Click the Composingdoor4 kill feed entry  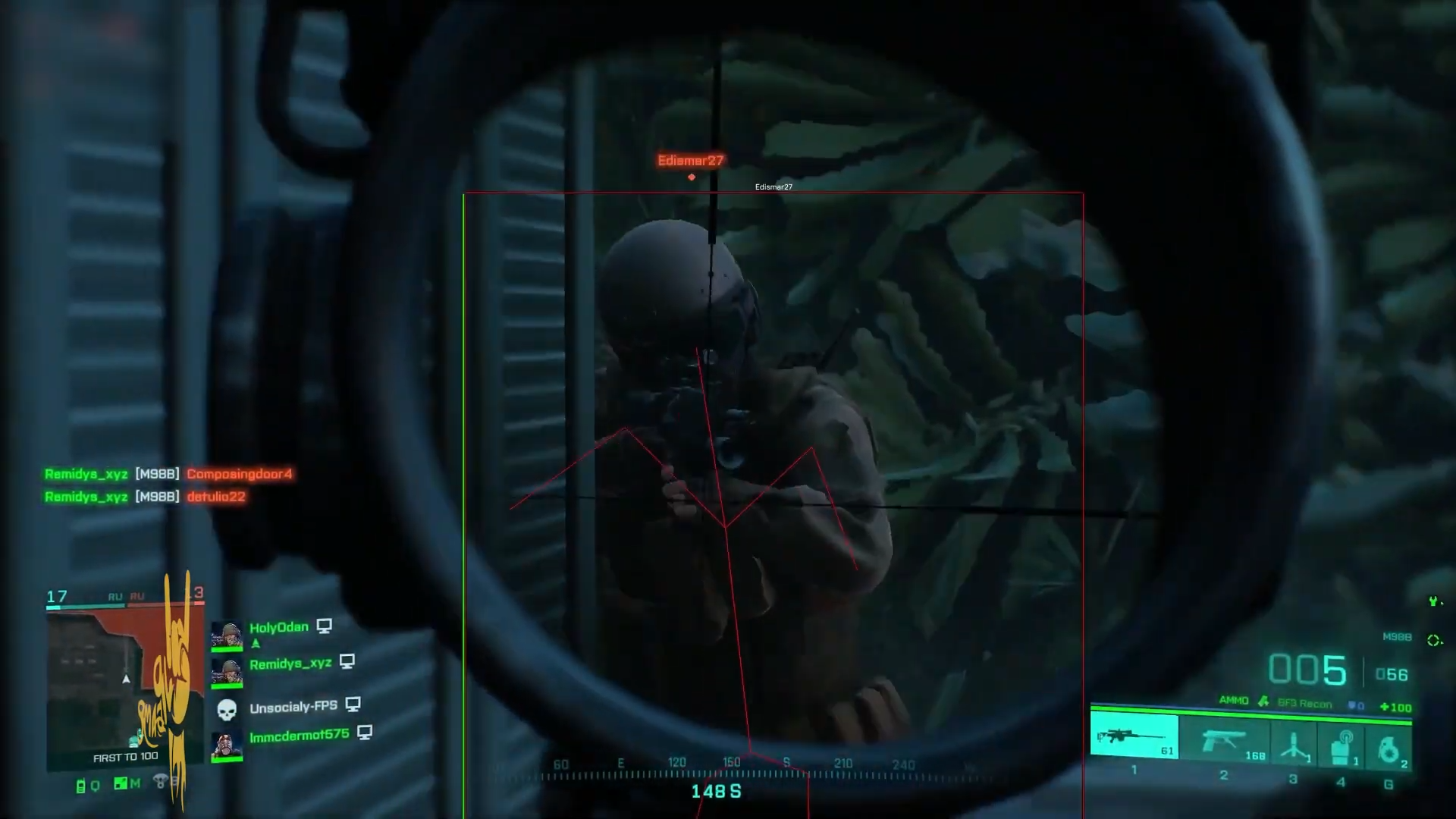coord(239,474)
